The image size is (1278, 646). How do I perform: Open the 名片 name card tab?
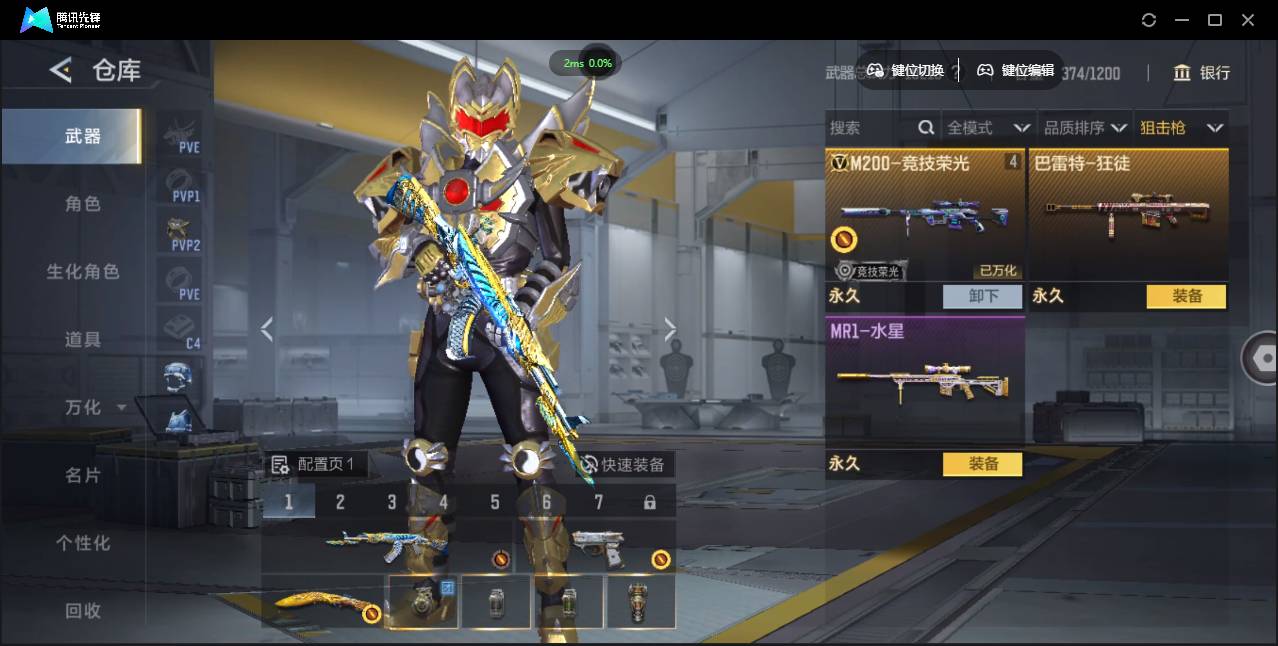pyautogui.click(x=83, y=475)
